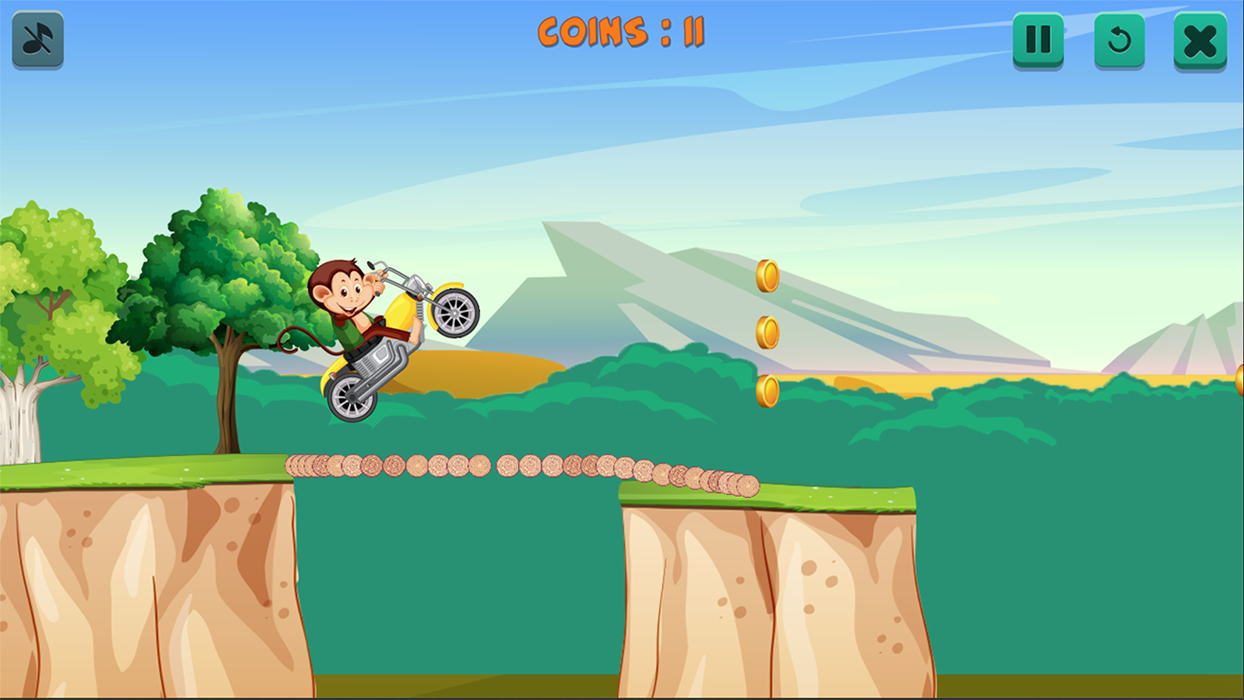Close the game with the X button
The width and height of the screenshot is (1244, 700).
pos(1199,41)
